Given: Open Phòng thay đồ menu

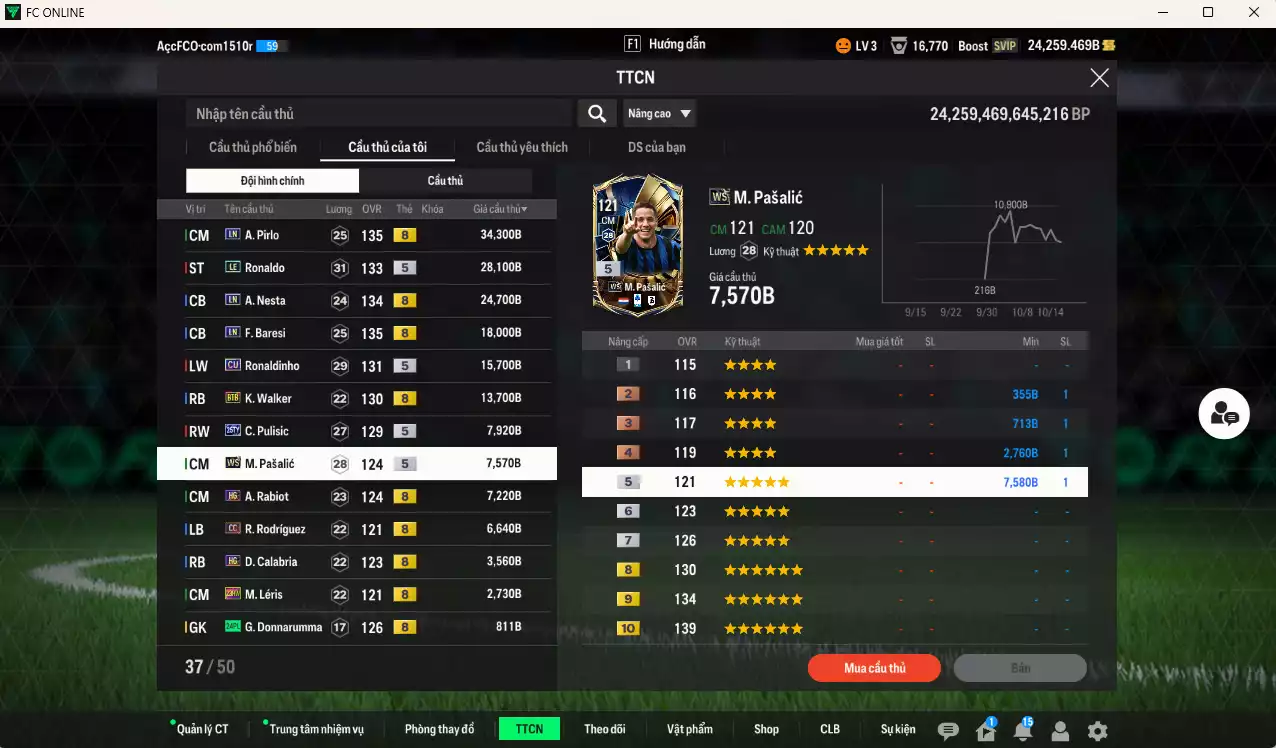Looking at the screenshot, I should point(439,729).
